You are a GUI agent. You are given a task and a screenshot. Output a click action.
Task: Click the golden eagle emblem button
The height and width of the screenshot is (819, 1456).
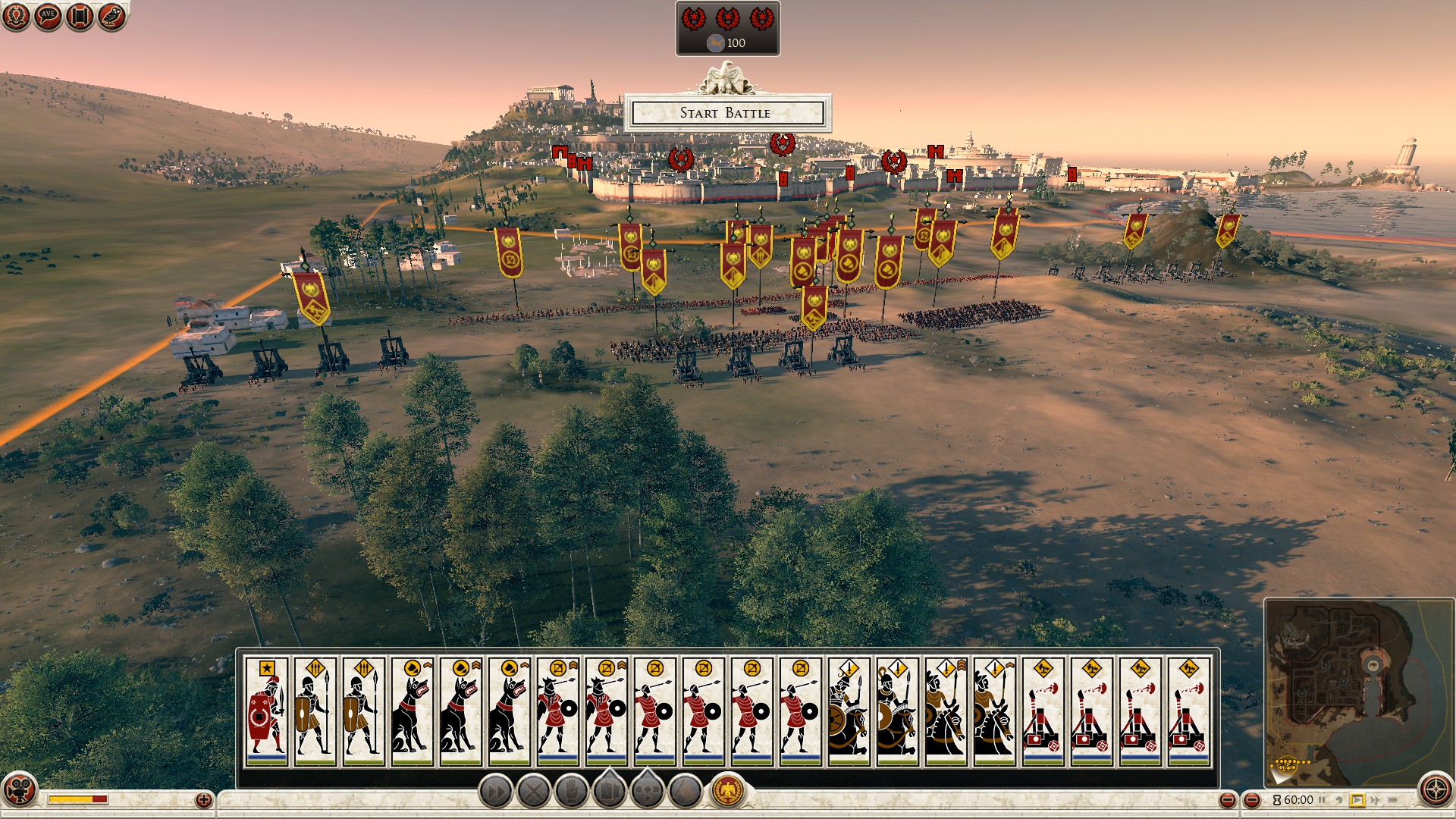coord(729,791)
